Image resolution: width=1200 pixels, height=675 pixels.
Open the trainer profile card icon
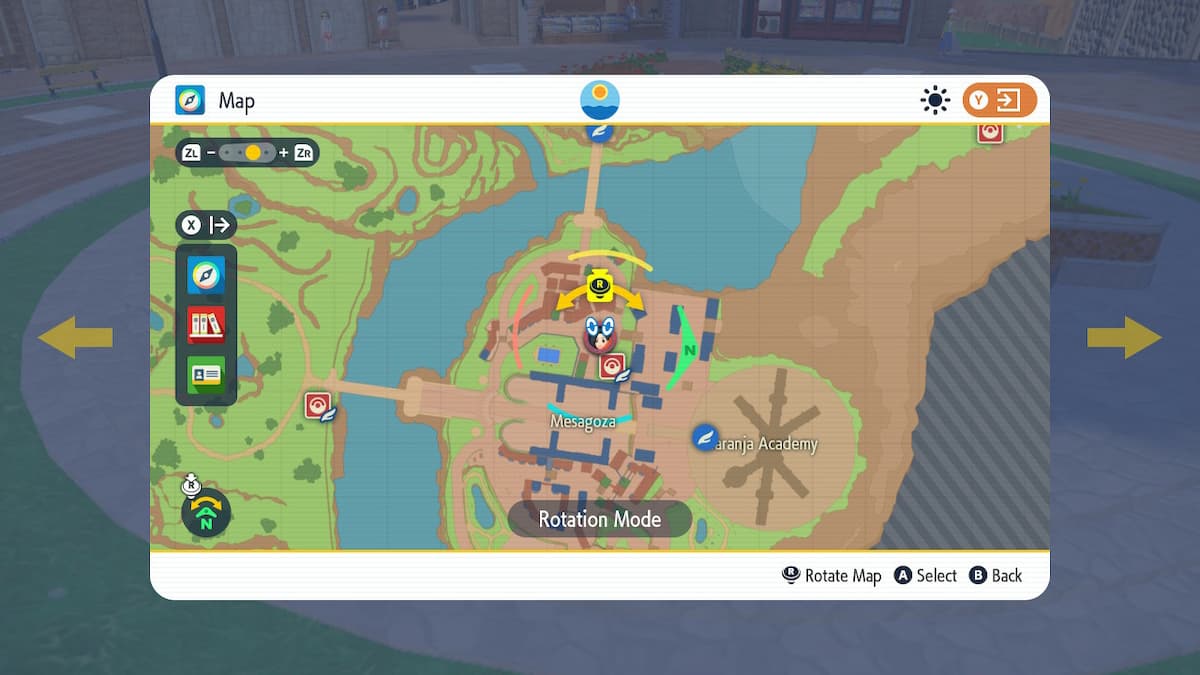(x=206, y=375)
